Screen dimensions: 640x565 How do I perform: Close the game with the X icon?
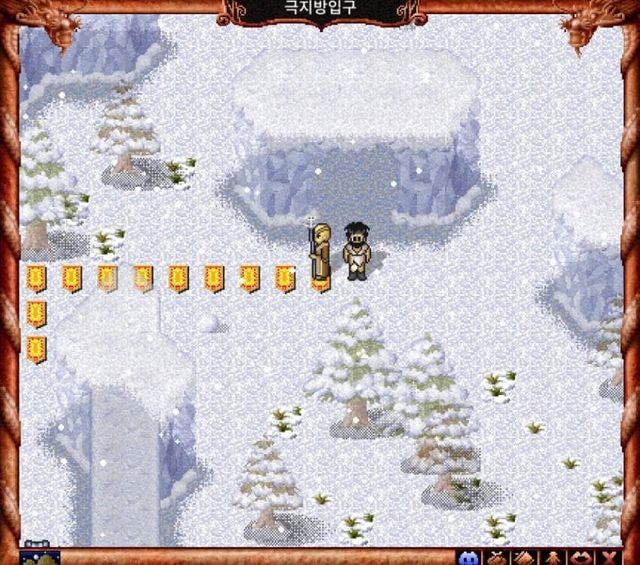pos(607,556)
